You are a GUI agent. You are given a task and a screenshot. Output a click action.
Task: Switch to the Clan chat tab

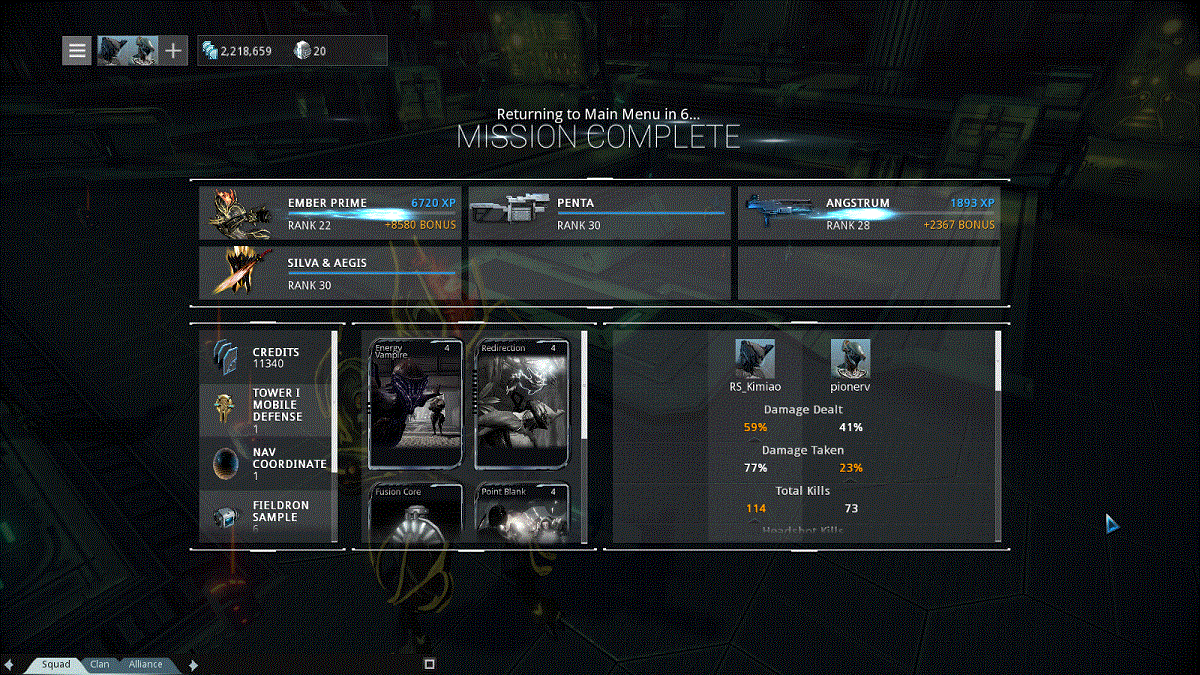coord(100,664)
